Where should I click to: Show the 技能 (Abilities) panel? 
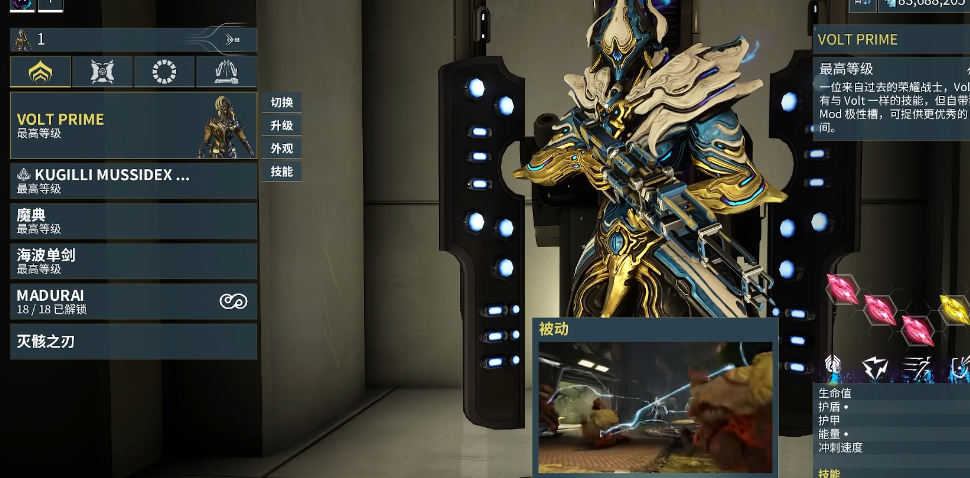coord(281,171)
